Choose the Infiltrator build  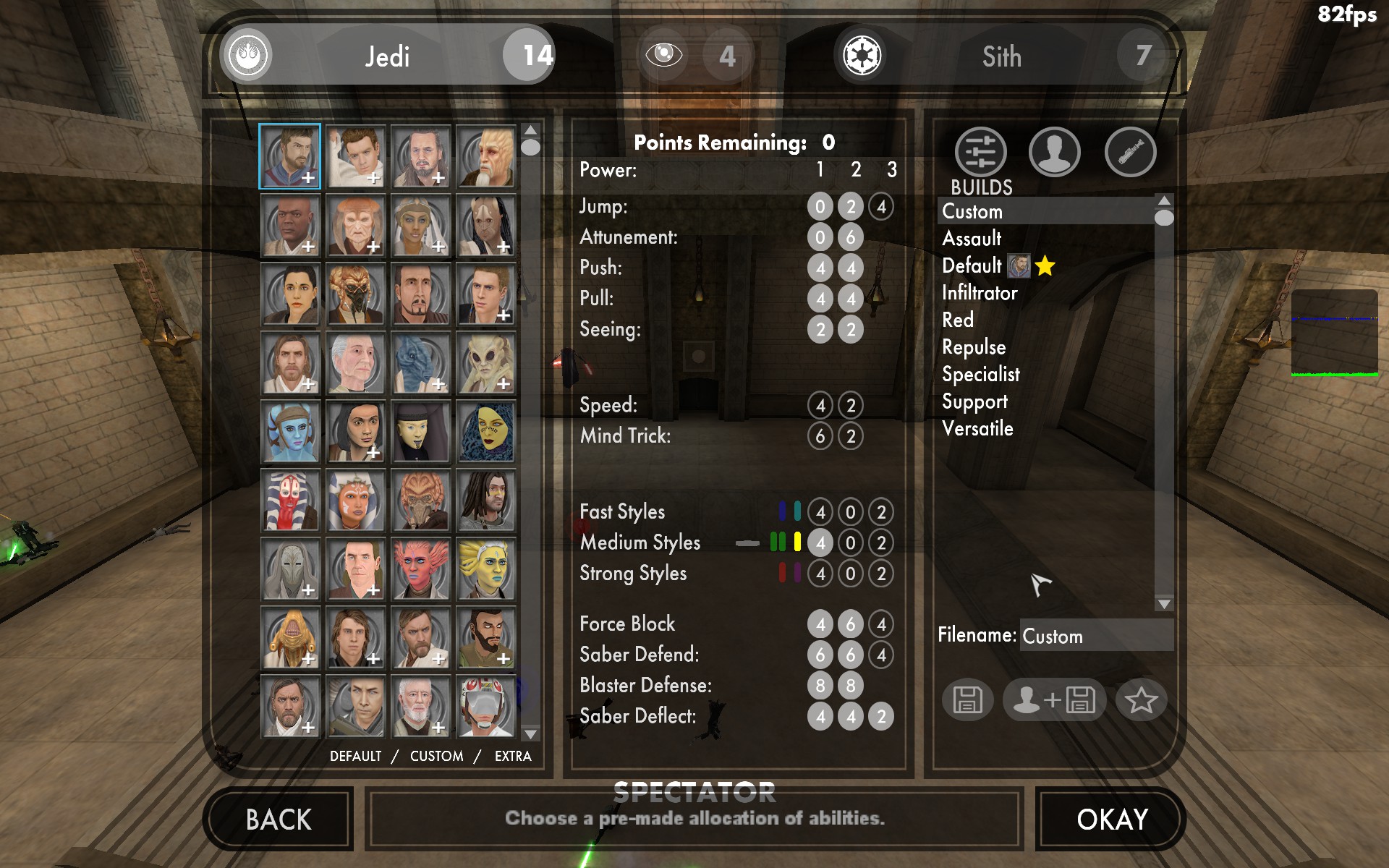click(980, 293)
